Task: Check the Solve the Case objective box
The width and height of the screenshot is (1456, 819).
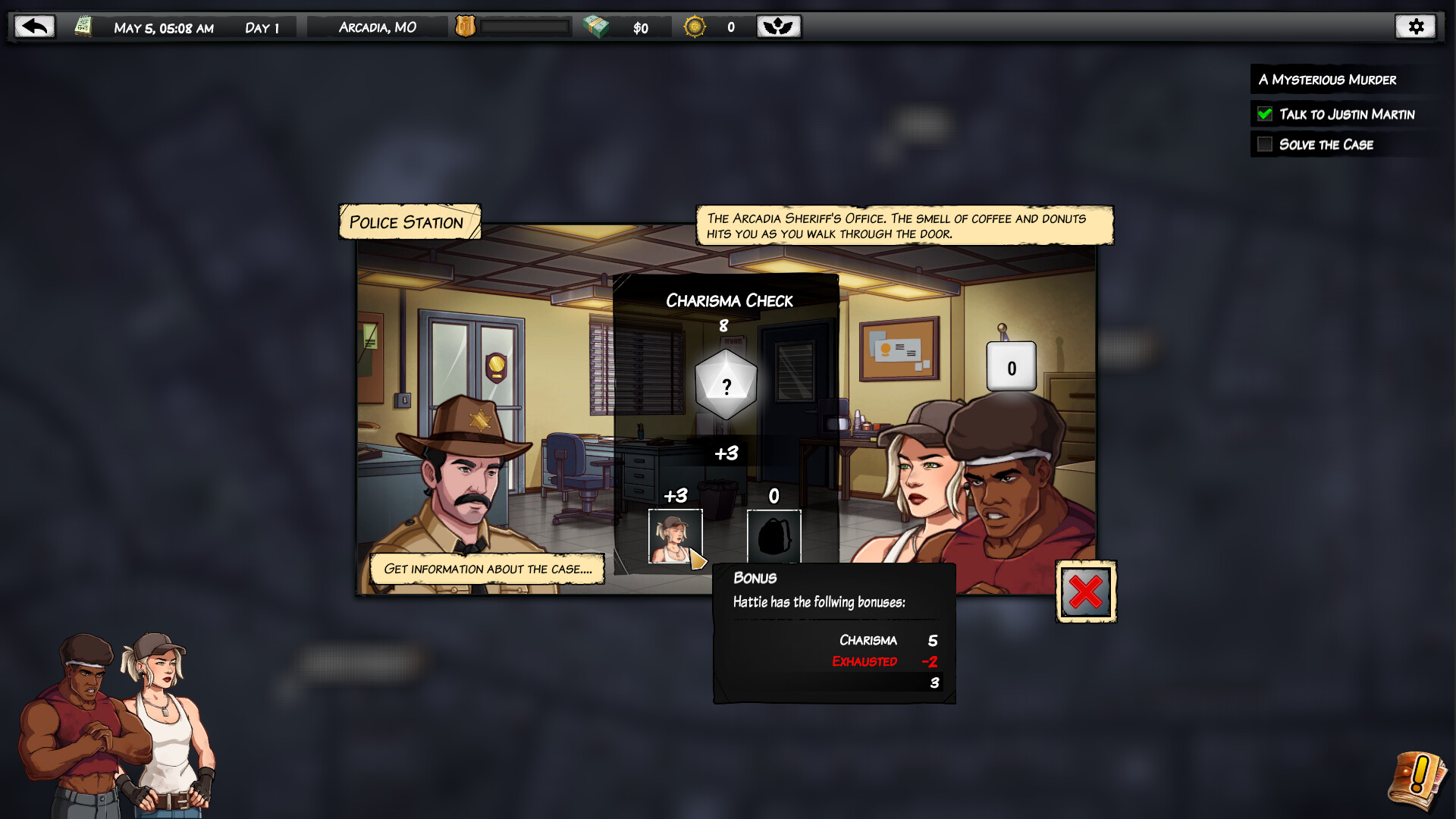Action: pyautogui.click(x=1263, y=144)
